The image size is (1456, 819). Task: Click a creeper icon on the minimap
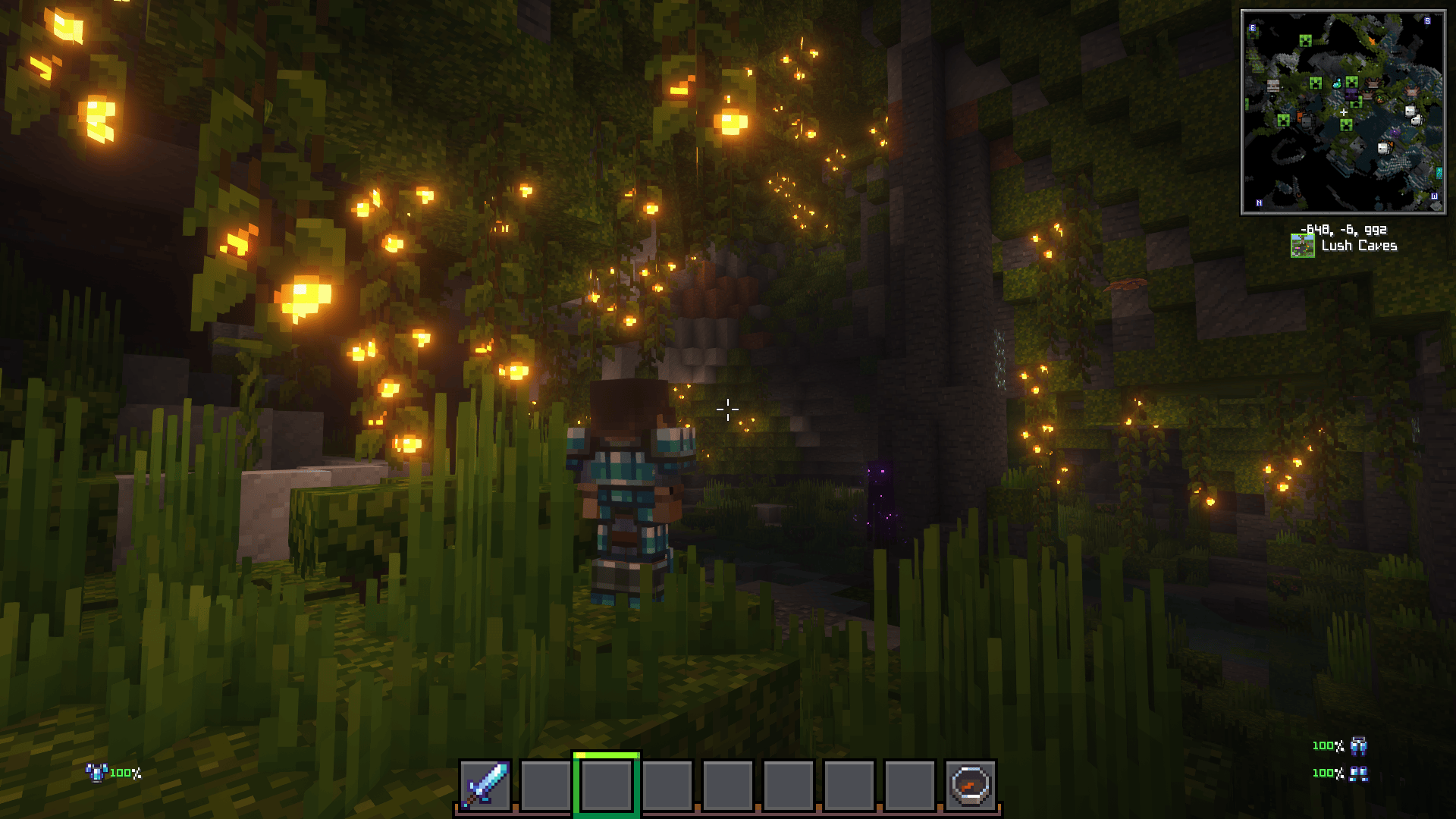pos(1305,41)
